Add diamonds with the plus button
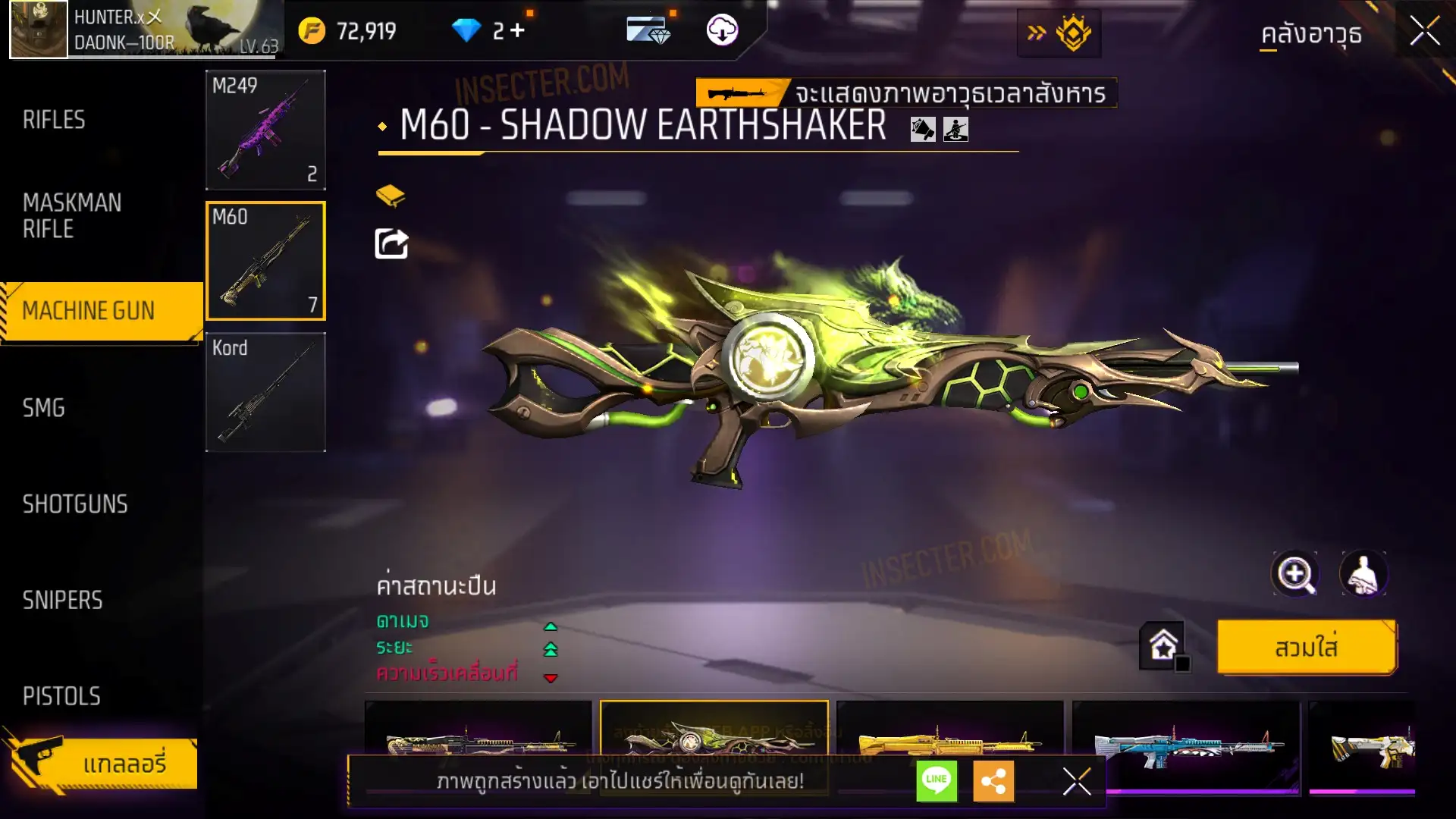 517,30
